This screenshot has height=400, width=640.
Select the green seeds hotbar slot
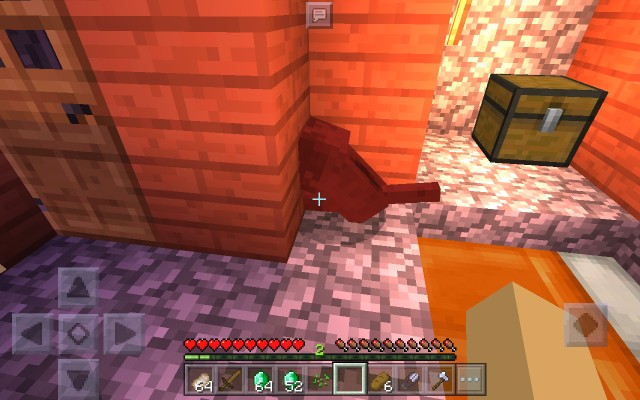click(320, 379)
